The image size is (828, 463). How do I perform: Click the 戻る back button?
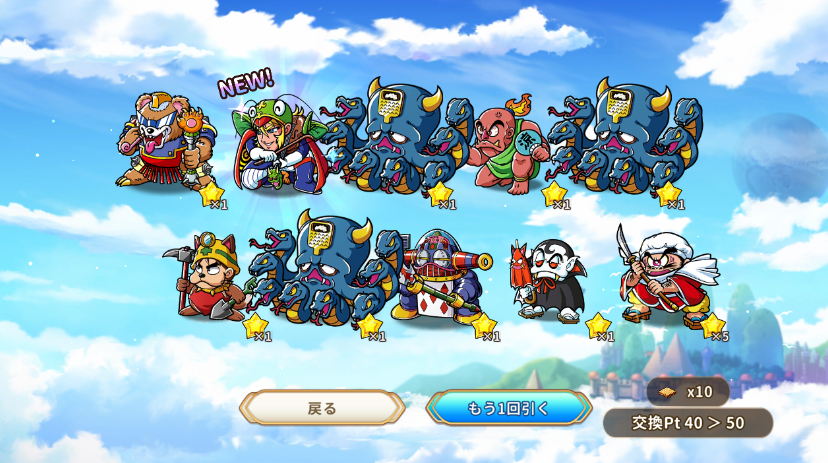322,408
